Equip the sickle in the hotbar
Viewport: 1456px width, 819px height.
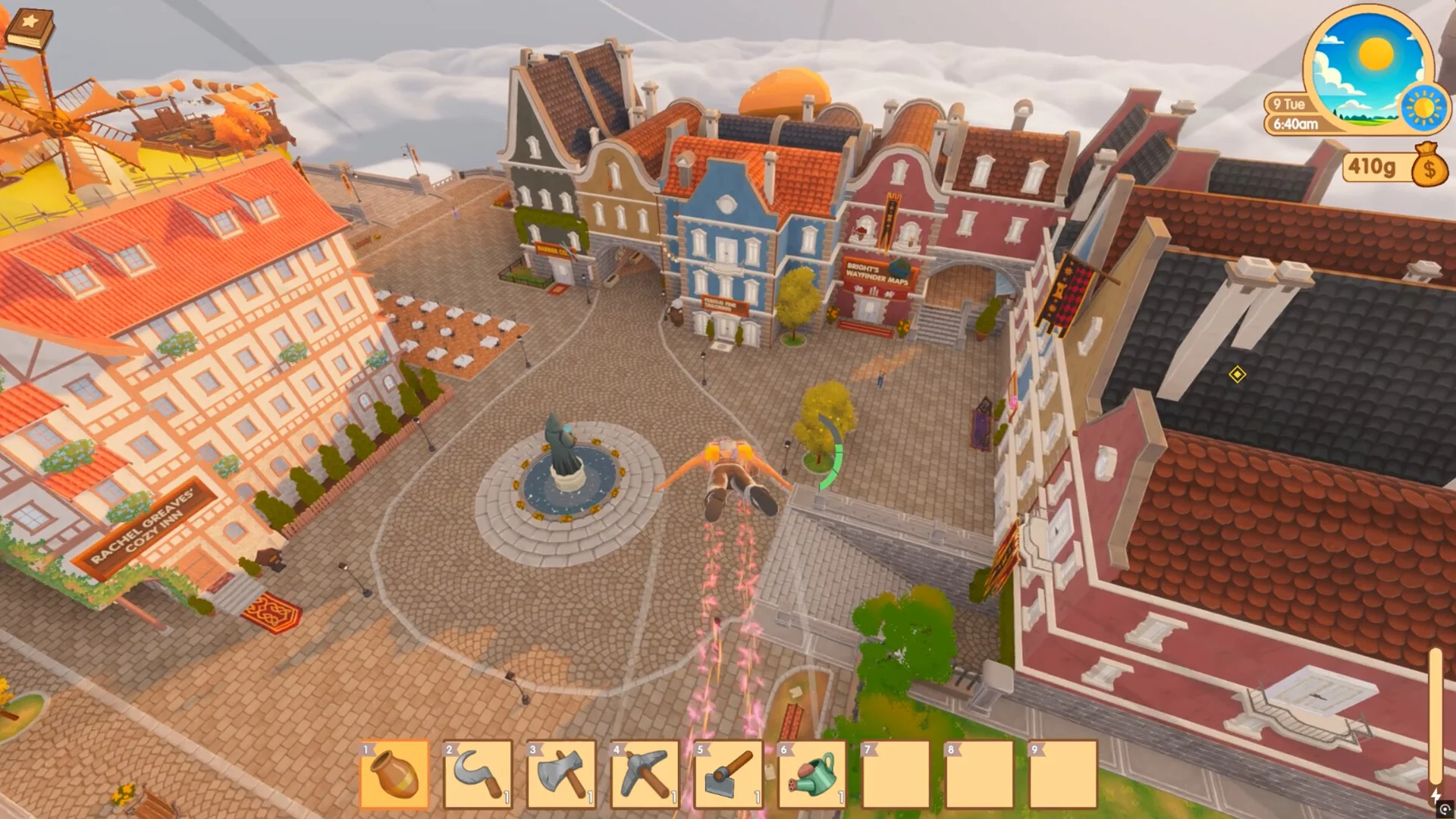[478, 774]
